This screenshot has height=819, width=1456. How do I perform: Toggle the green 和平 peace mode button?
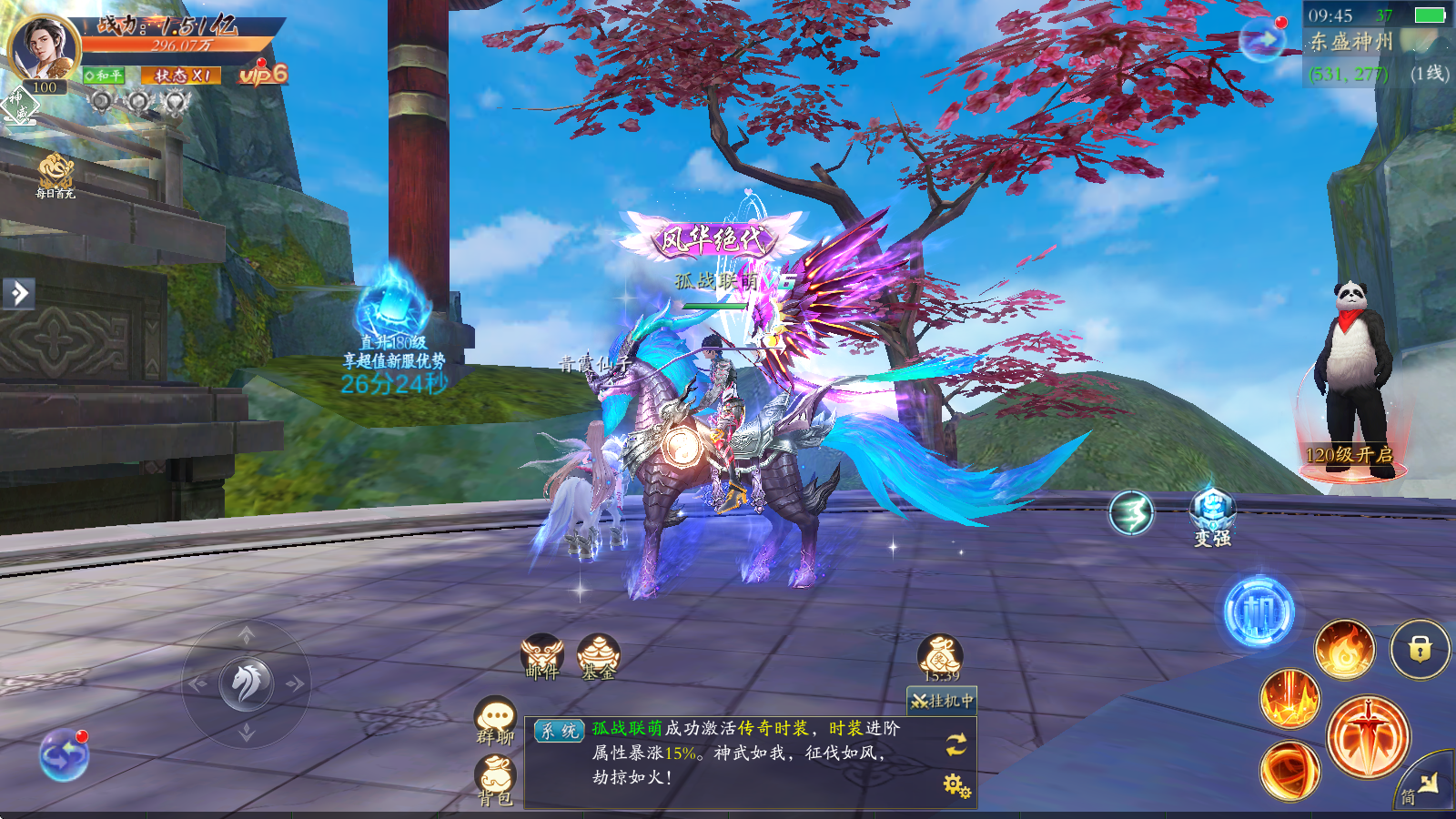tap(105, 76)
